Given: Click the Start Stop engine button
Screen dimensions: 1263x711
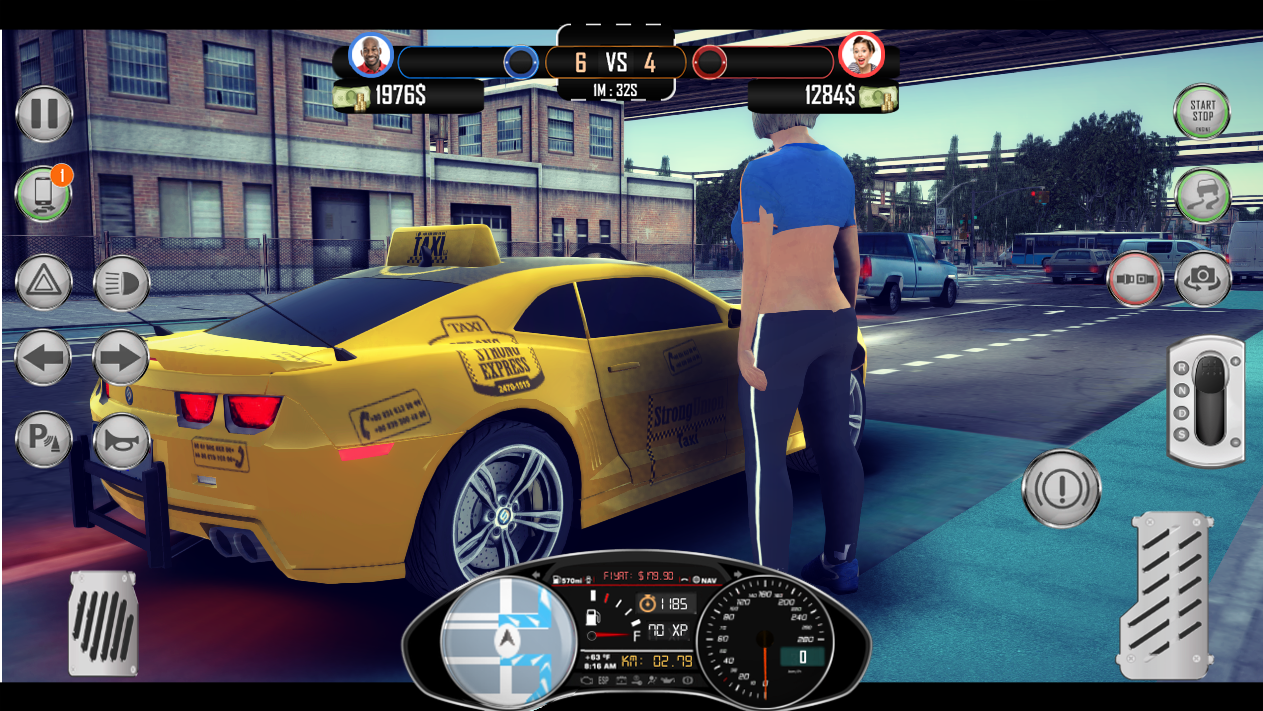Looking at the screenshot, I should coord(1201,112).
